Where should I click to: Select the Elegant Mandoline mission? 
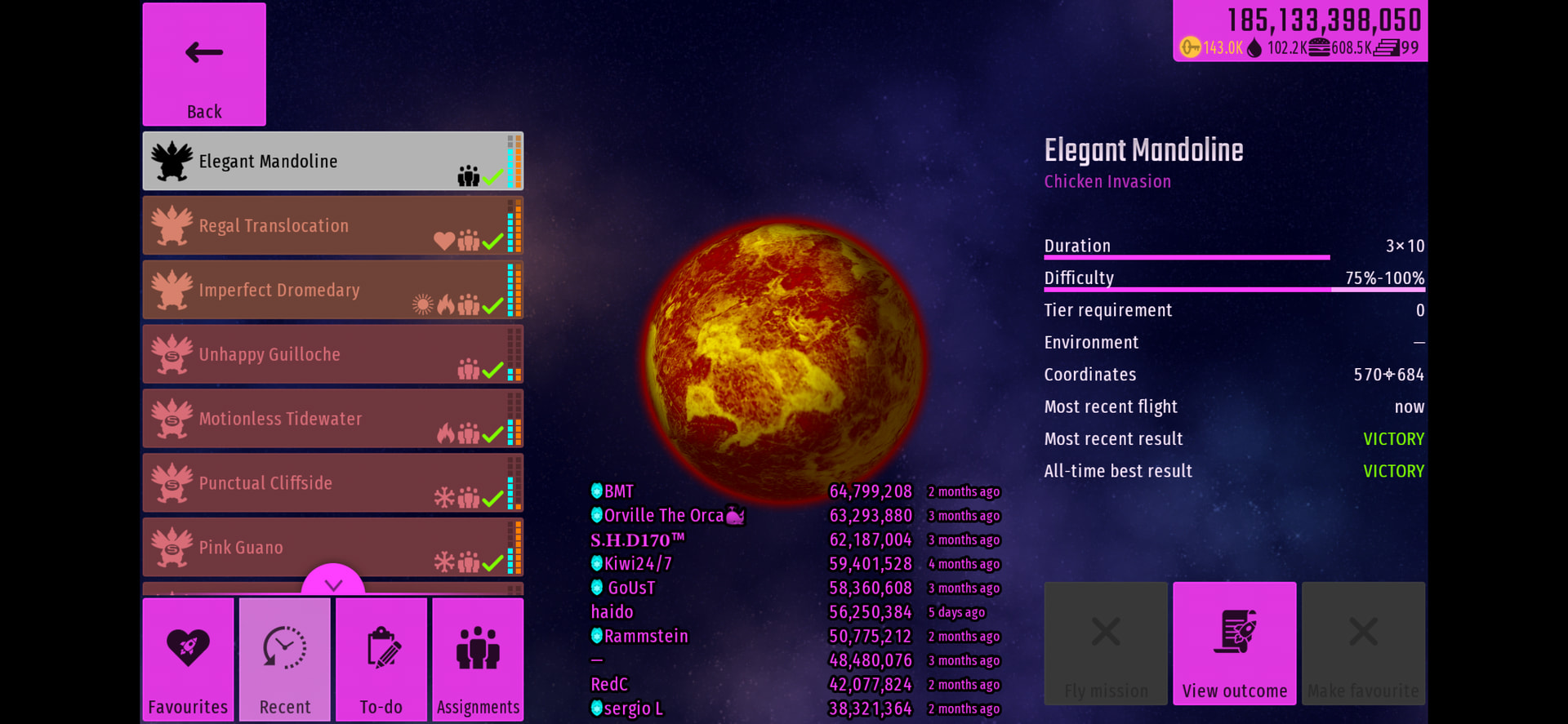(x=332, y=162)
